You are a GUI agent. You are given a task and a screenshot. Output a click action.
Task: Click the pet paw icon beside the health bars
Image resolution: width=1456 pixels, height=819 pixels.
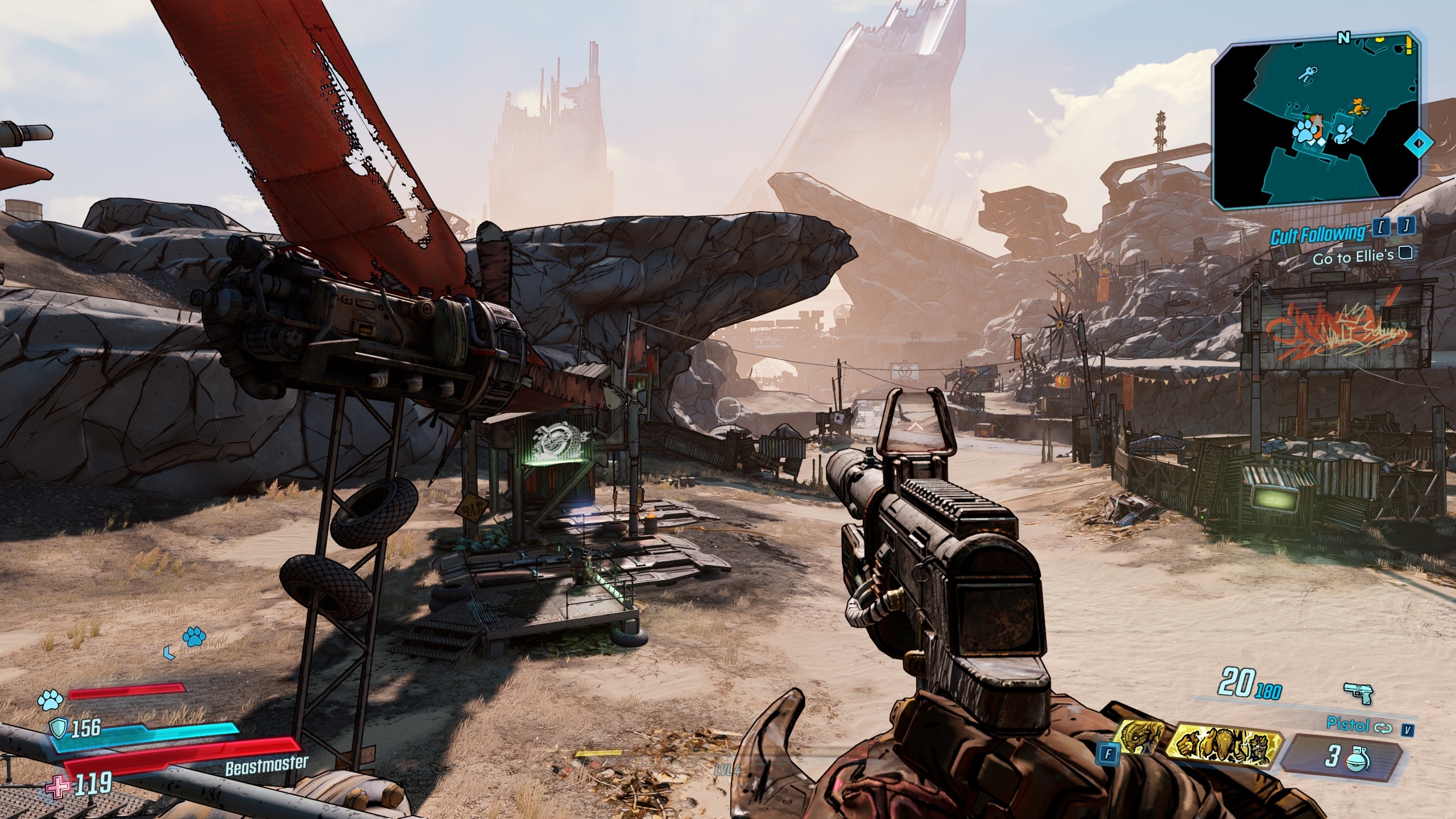tap(49, 700)
